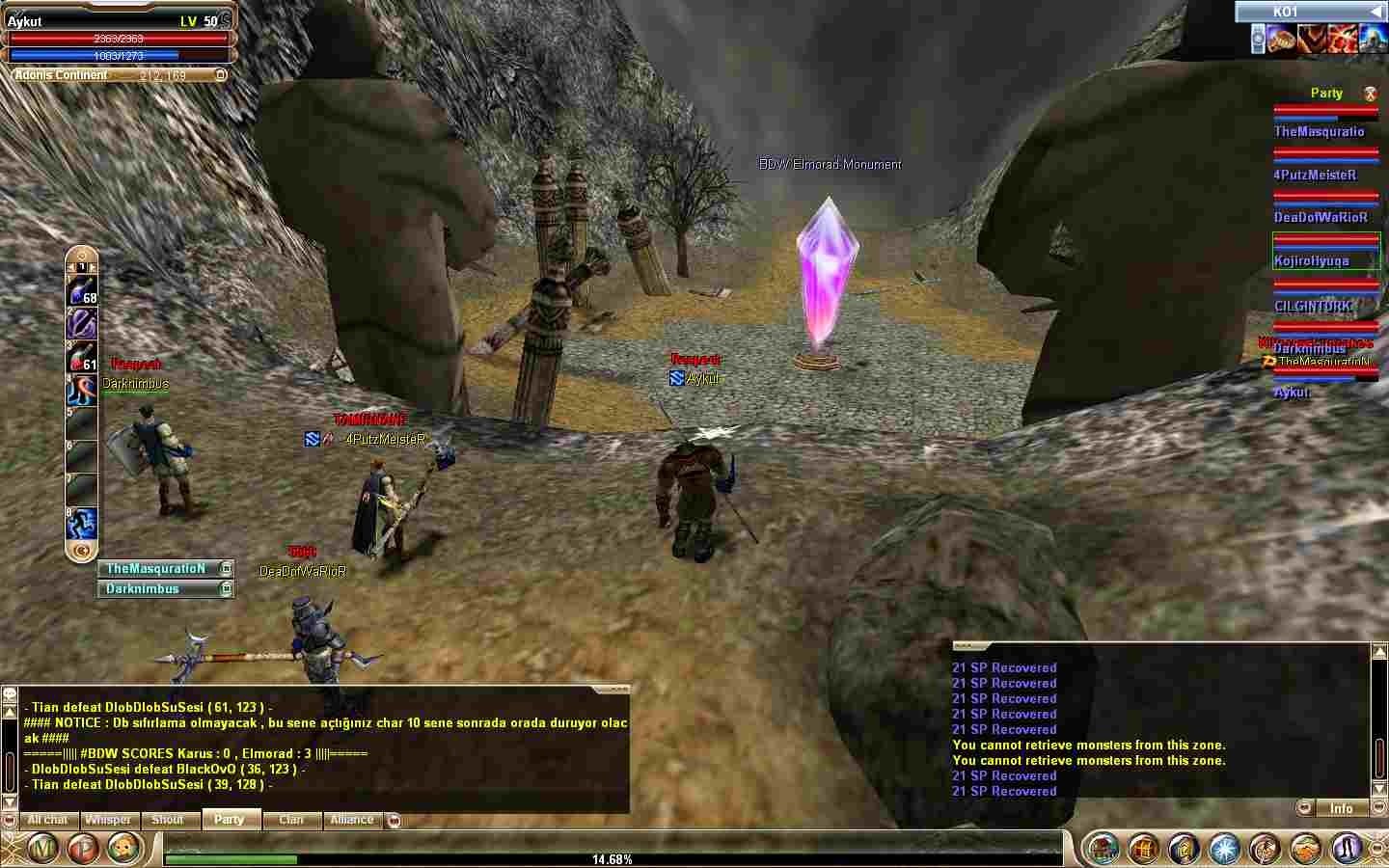Image resolution: width=1389 pixels, height=868 pixels.
Task: Use the red potion hotbar slot with 61
Action: [x=81, y=357]
